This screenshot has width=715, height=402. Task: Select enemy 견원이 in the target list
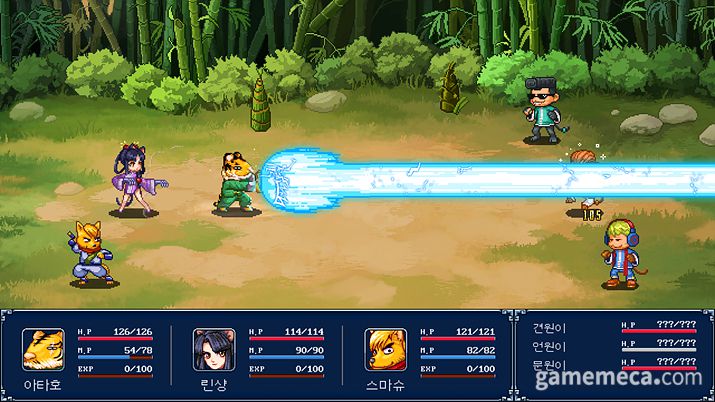click(x=551, y=327)
